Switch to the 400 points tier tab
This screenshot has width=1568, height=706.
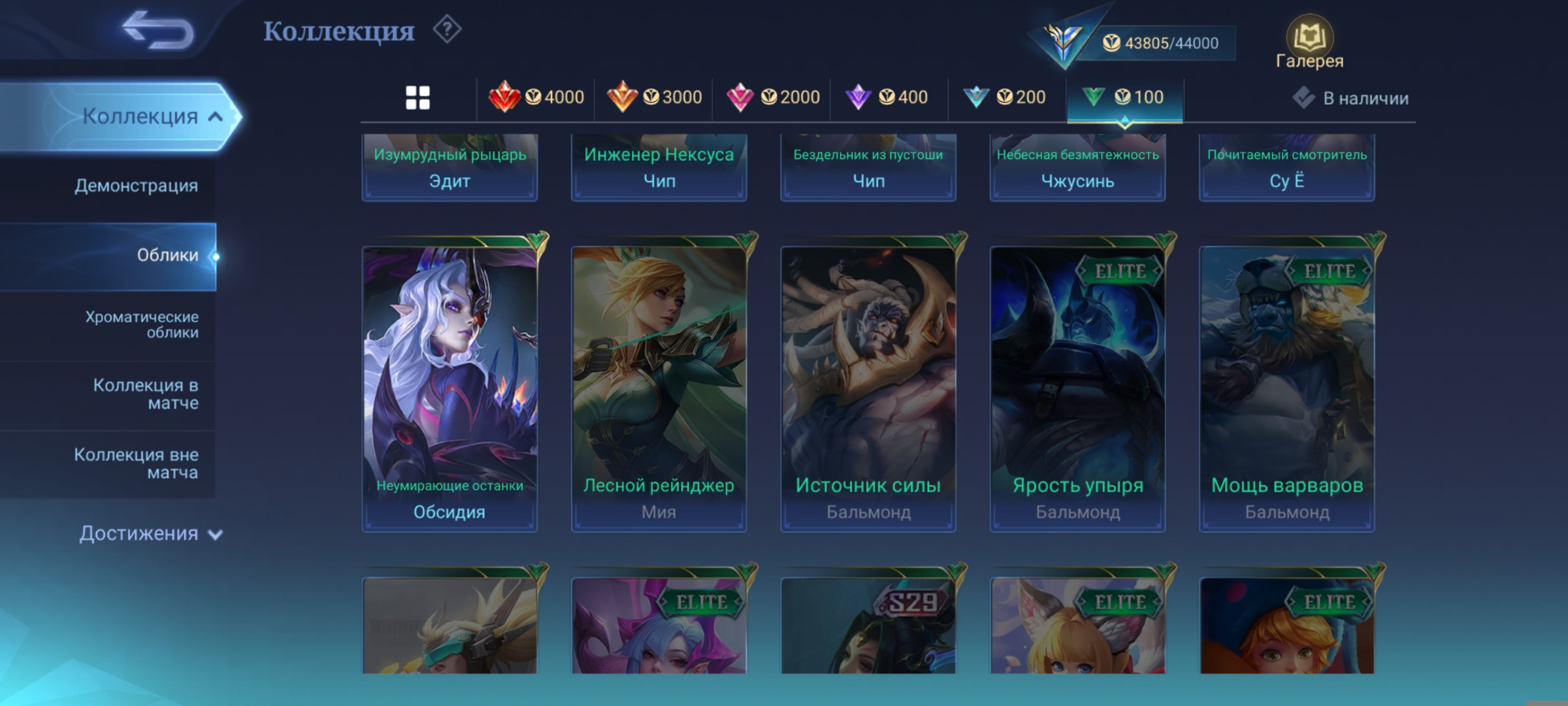coord(887,98)
